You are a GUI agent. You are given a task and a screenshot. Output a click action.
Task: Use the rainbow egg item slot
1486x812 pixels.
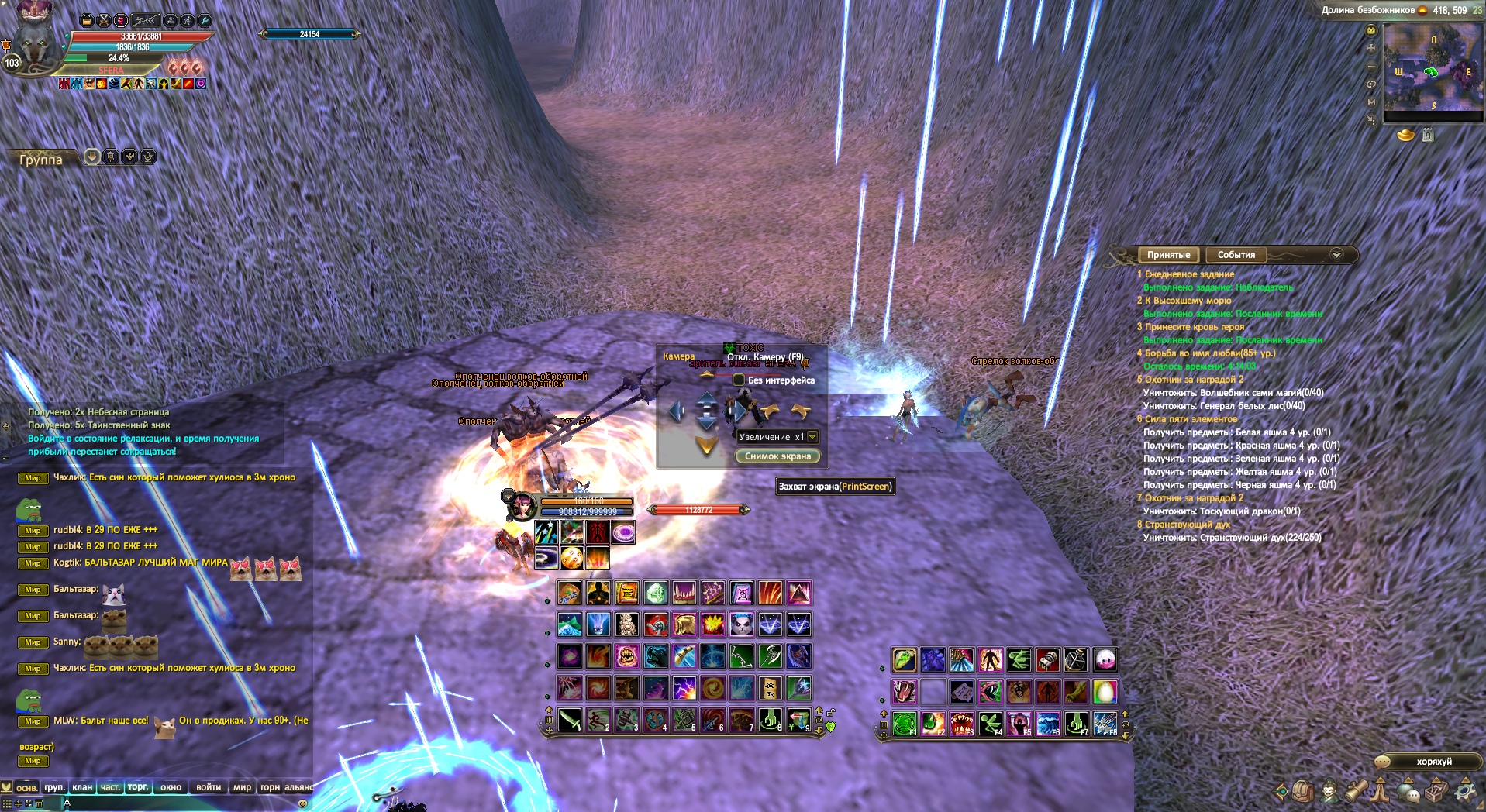click(x=1105, y=691)
